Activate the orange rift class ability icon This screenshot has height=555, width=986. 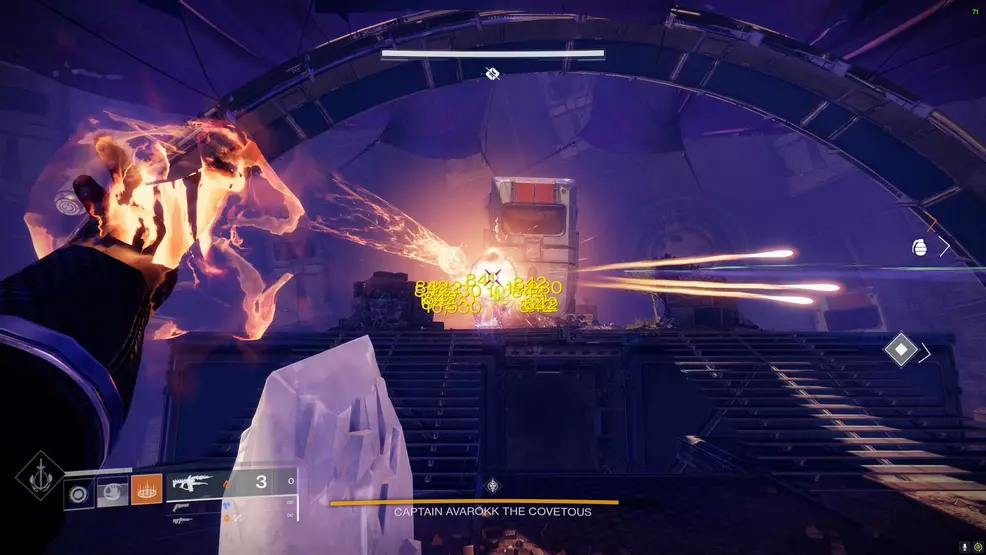point(146,490)
